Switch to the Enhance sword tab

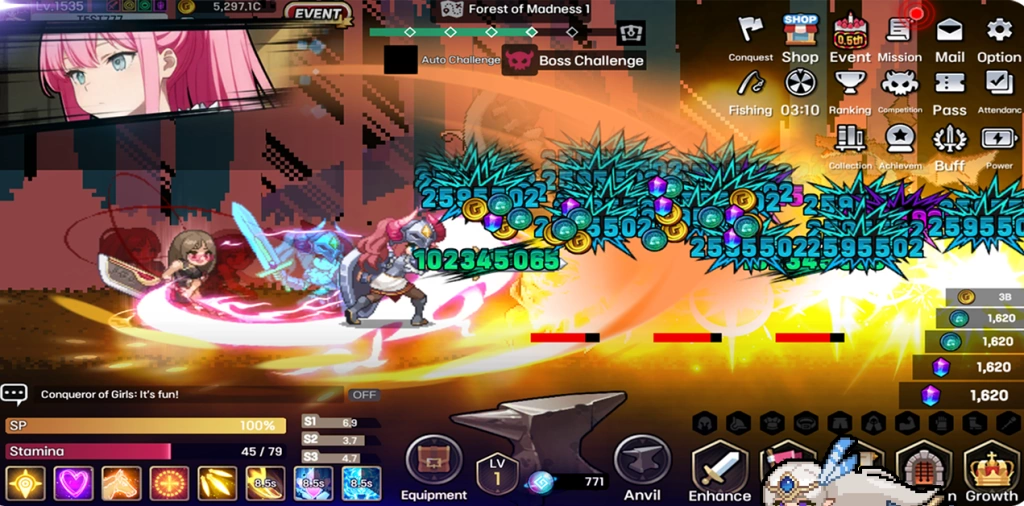(719, 472)
